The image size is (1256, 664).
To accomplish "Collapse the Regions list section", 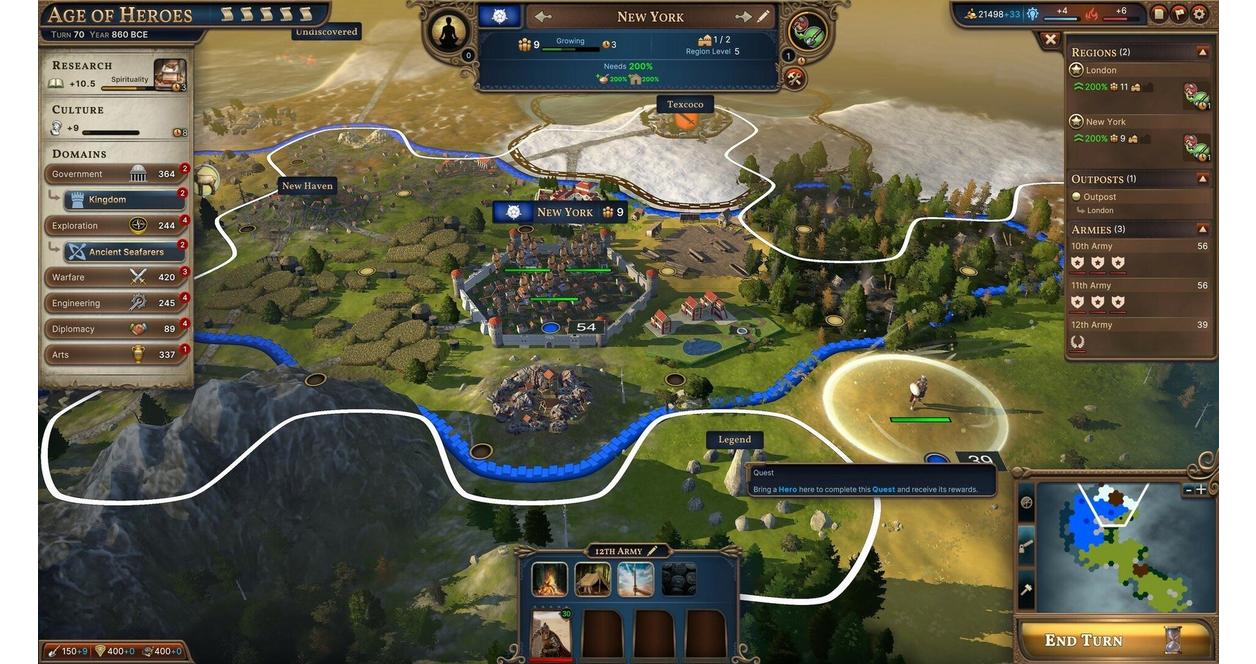I will click(1202, 52).
